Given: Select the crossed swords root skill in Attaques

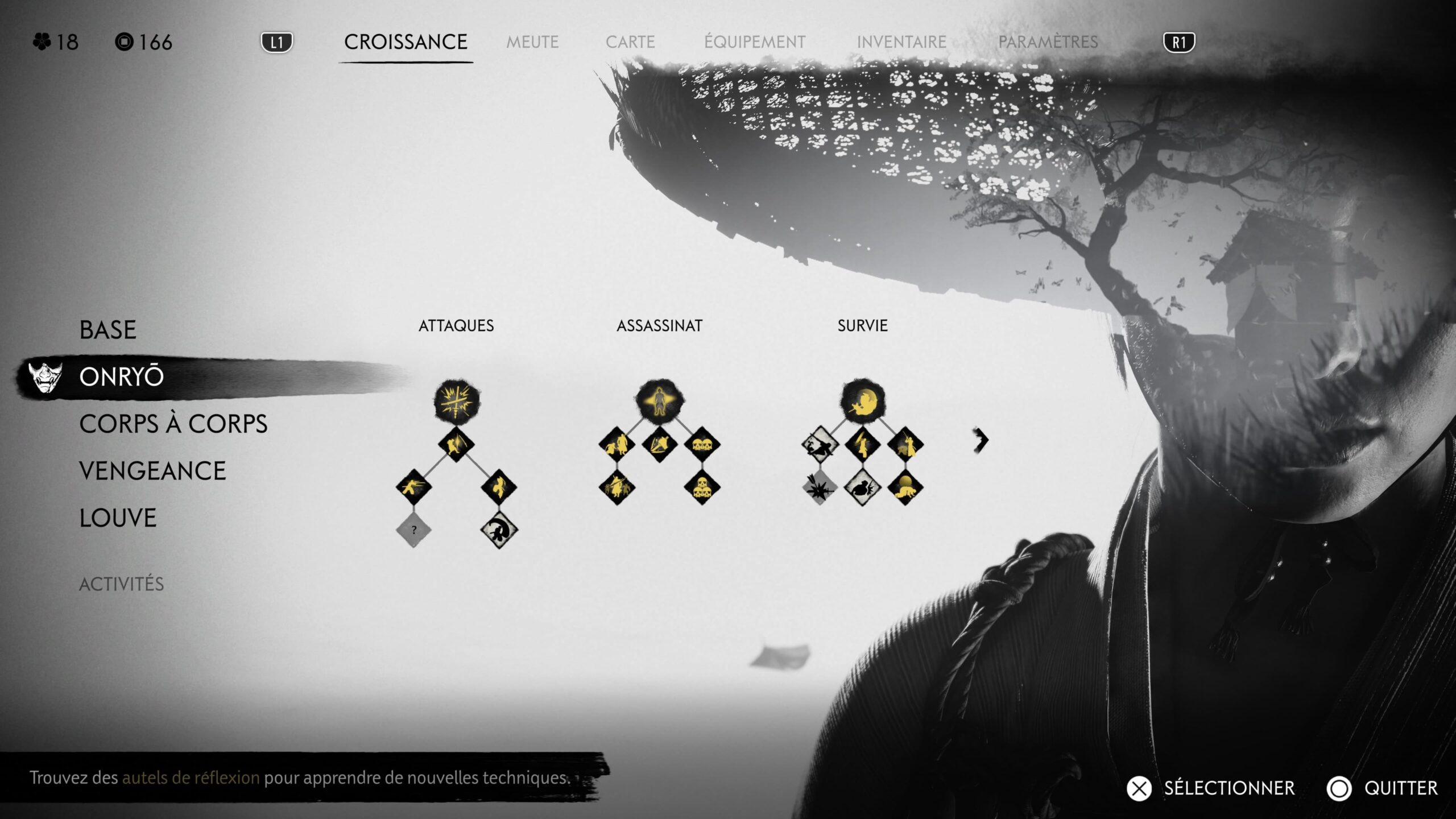Looking at the screenshot, I should pos(456,402).
